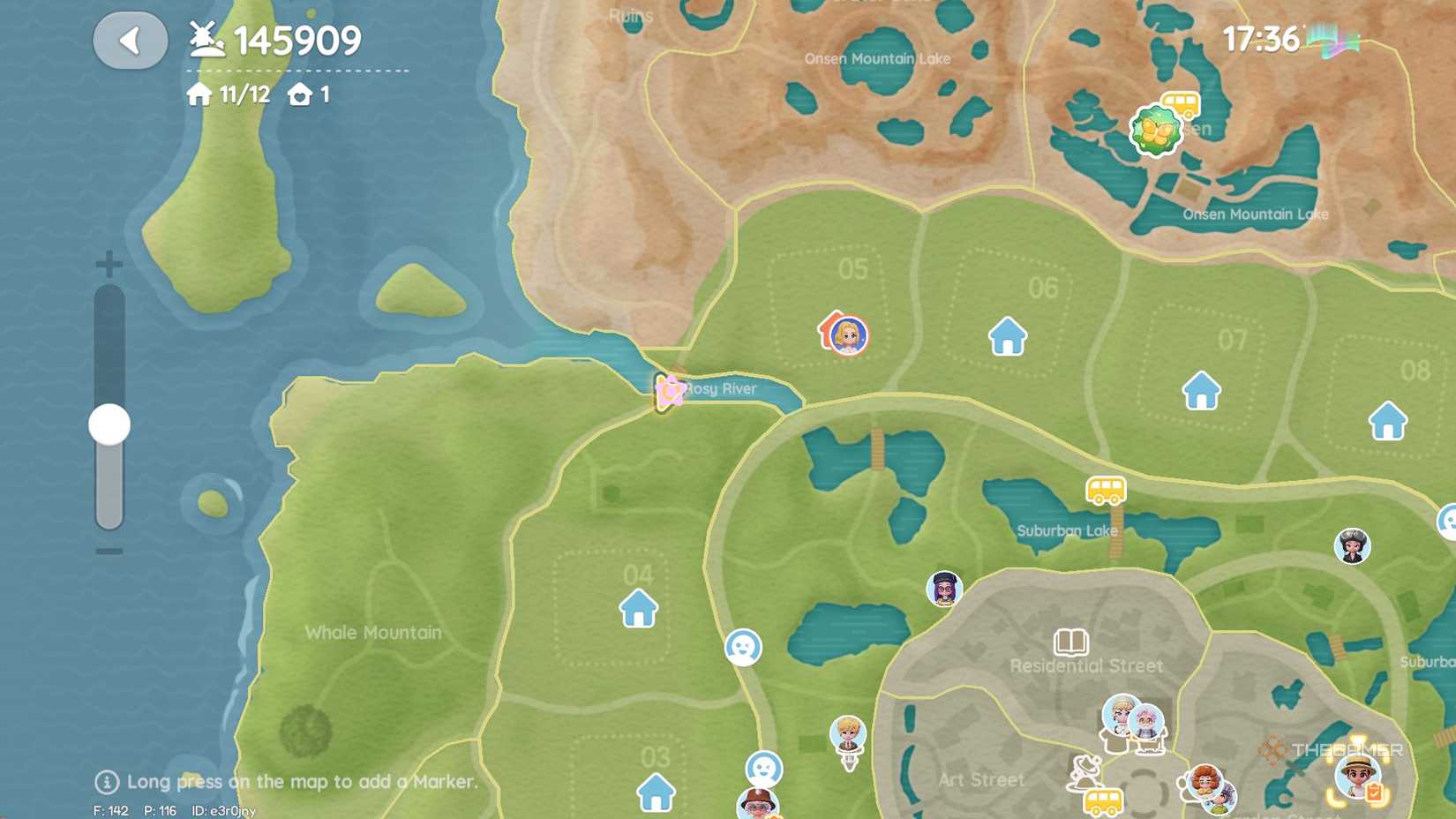Open the chat bubble icon near Whale Mountain
Viewport: 1456px width, 819px height.
point(744,647)
